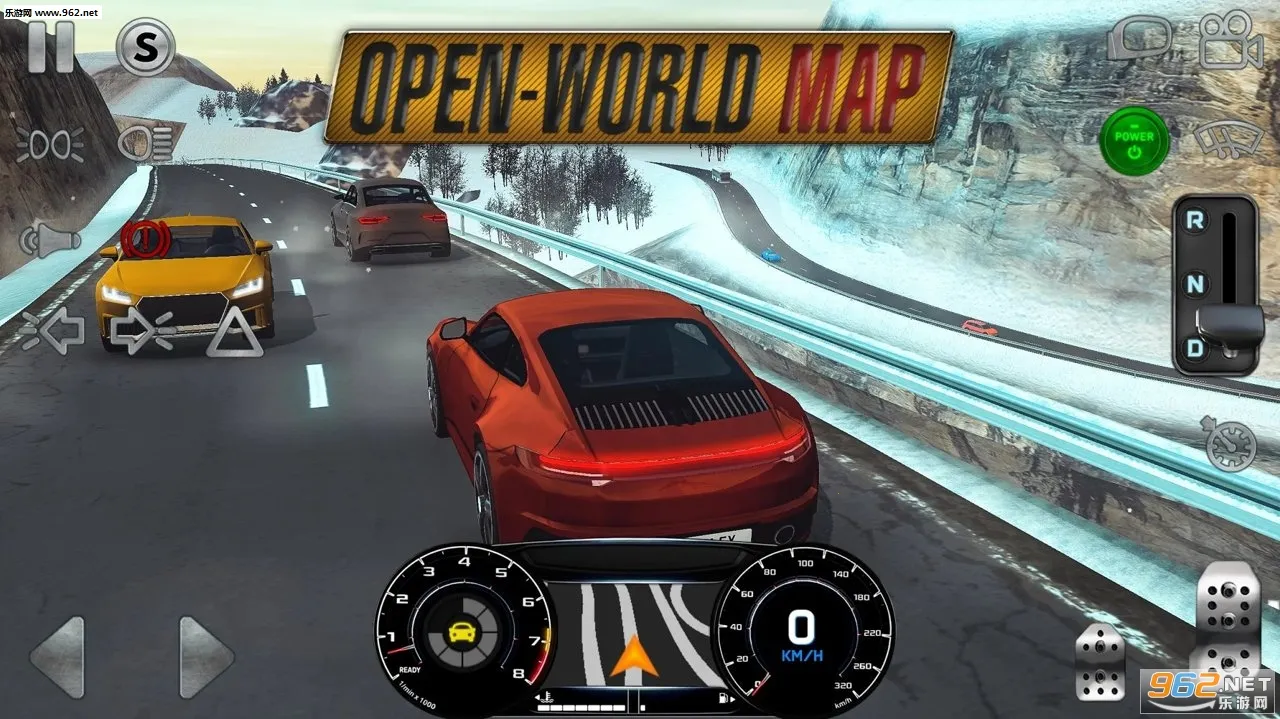Activate the speedometer cruise control icon

tap(1230, 445)
